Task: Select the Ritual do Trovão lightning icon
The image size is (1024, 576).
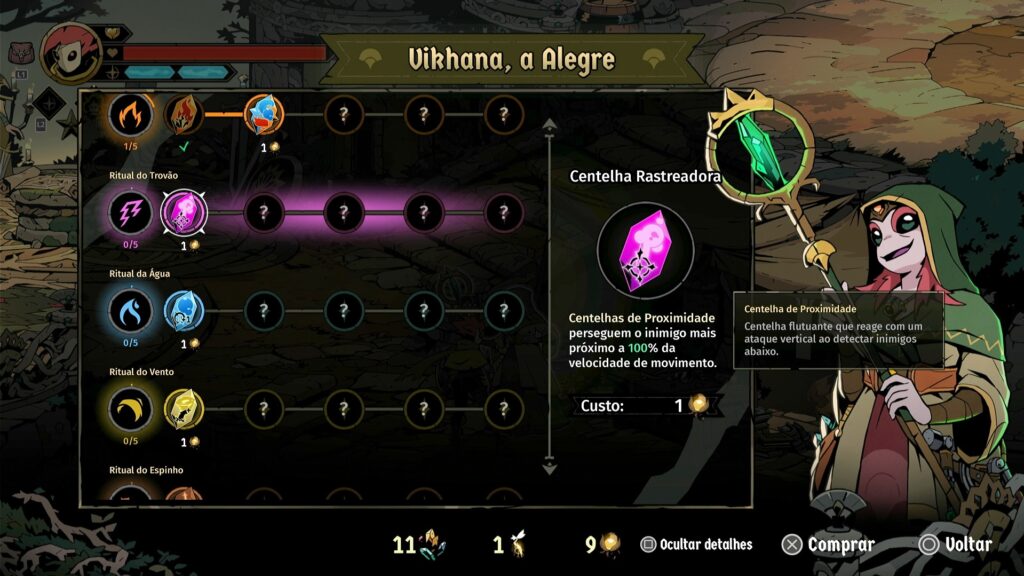Action: click(x=131, y=212)
